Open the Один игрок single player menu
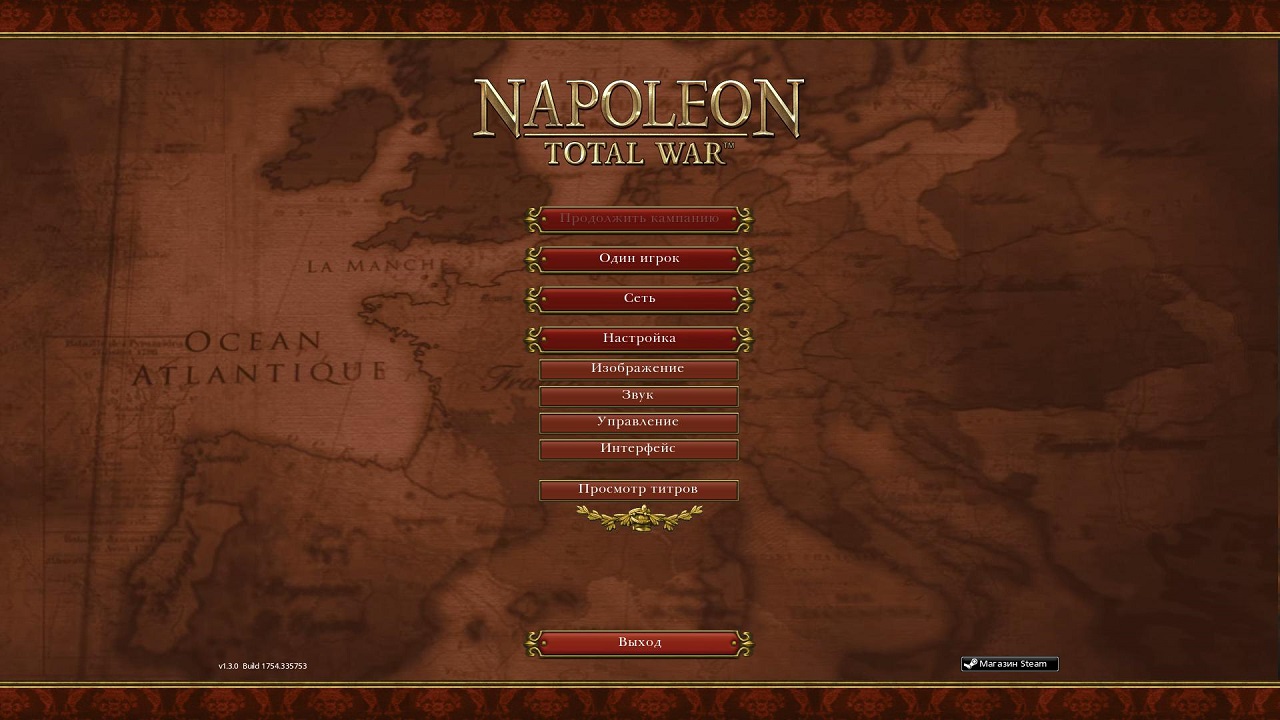 (x=639, y=259)
